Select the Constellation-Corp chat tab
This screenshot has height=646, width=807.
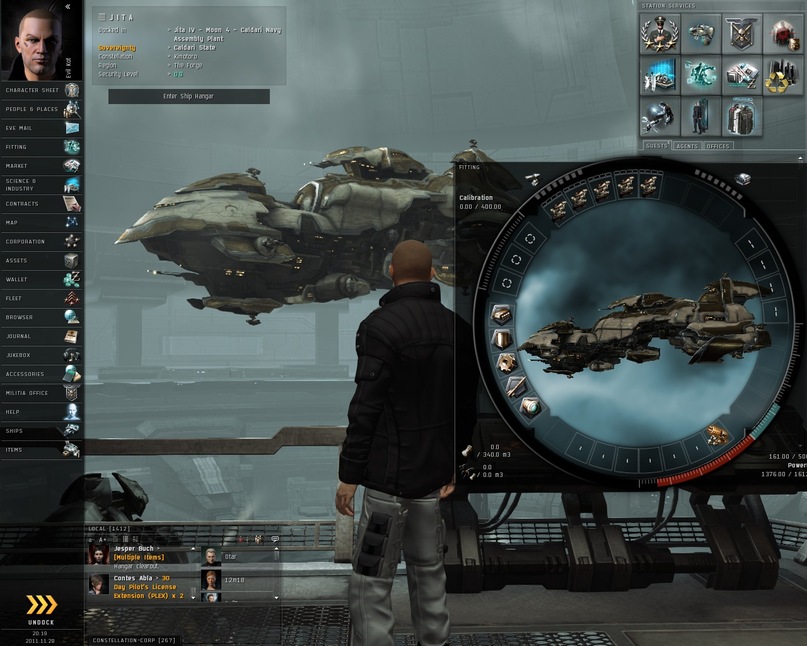pyautogui.click(x=133, y=640)
